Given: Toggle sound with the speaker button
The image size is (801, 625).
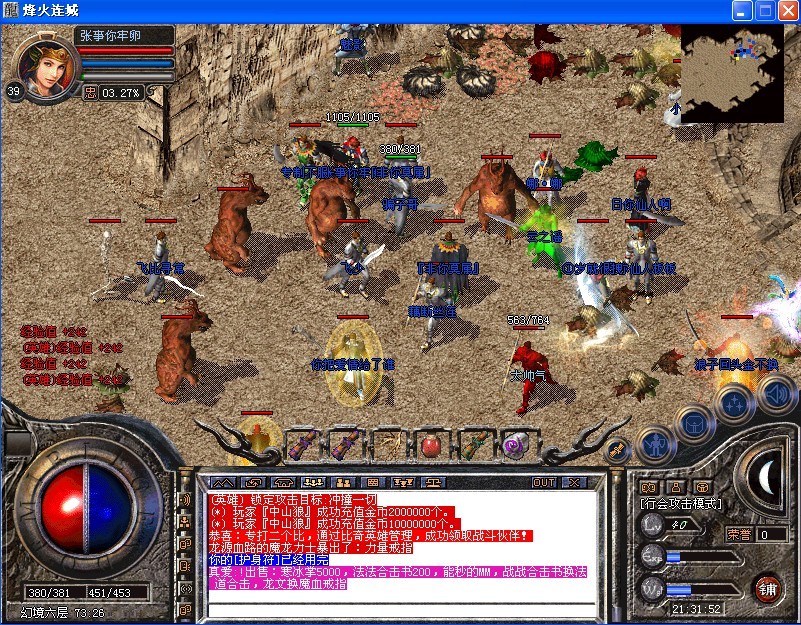Looking at the screenshot, I should (775, 393).
